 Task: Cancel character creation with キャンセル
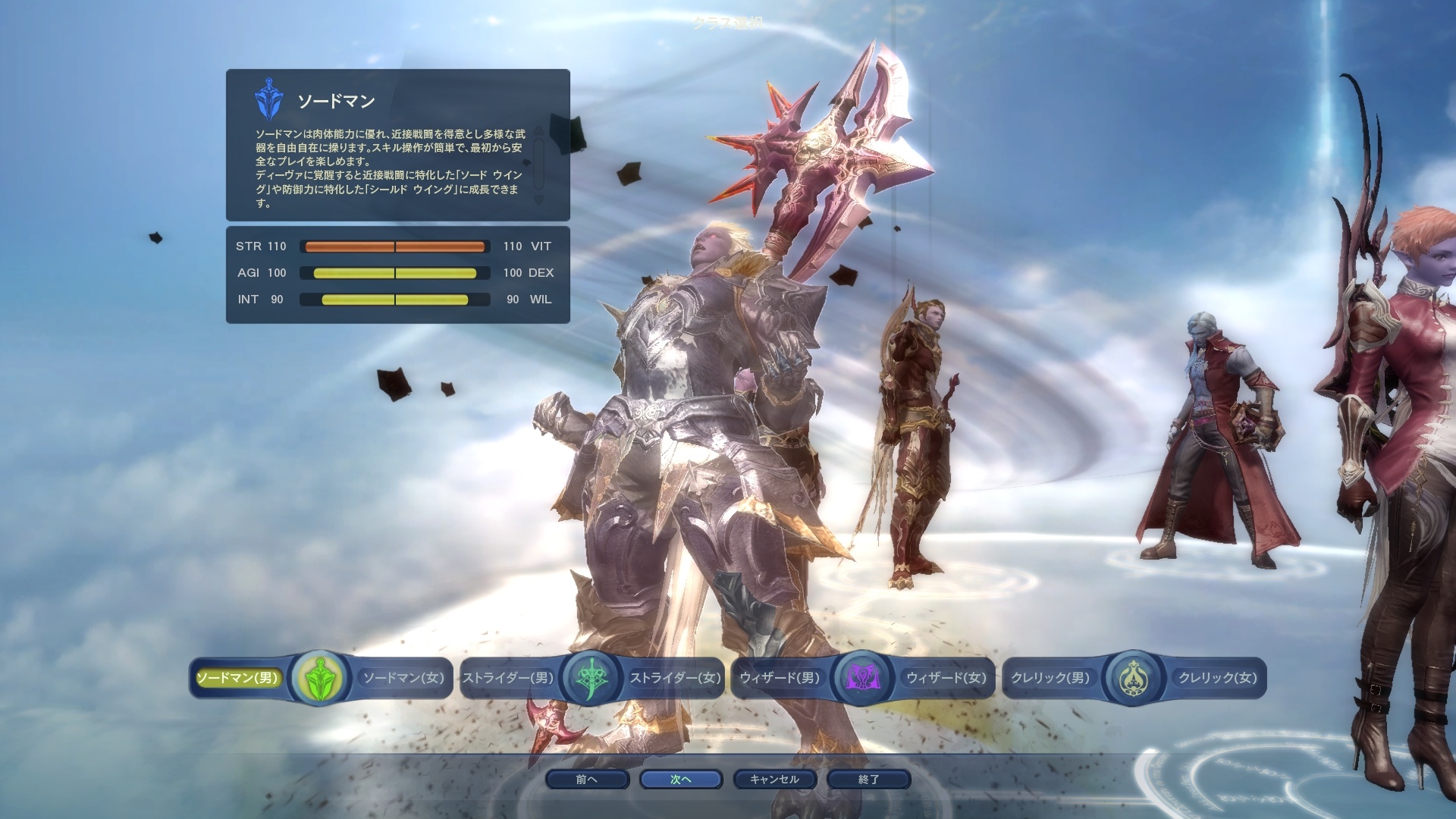tap(774, 780)
